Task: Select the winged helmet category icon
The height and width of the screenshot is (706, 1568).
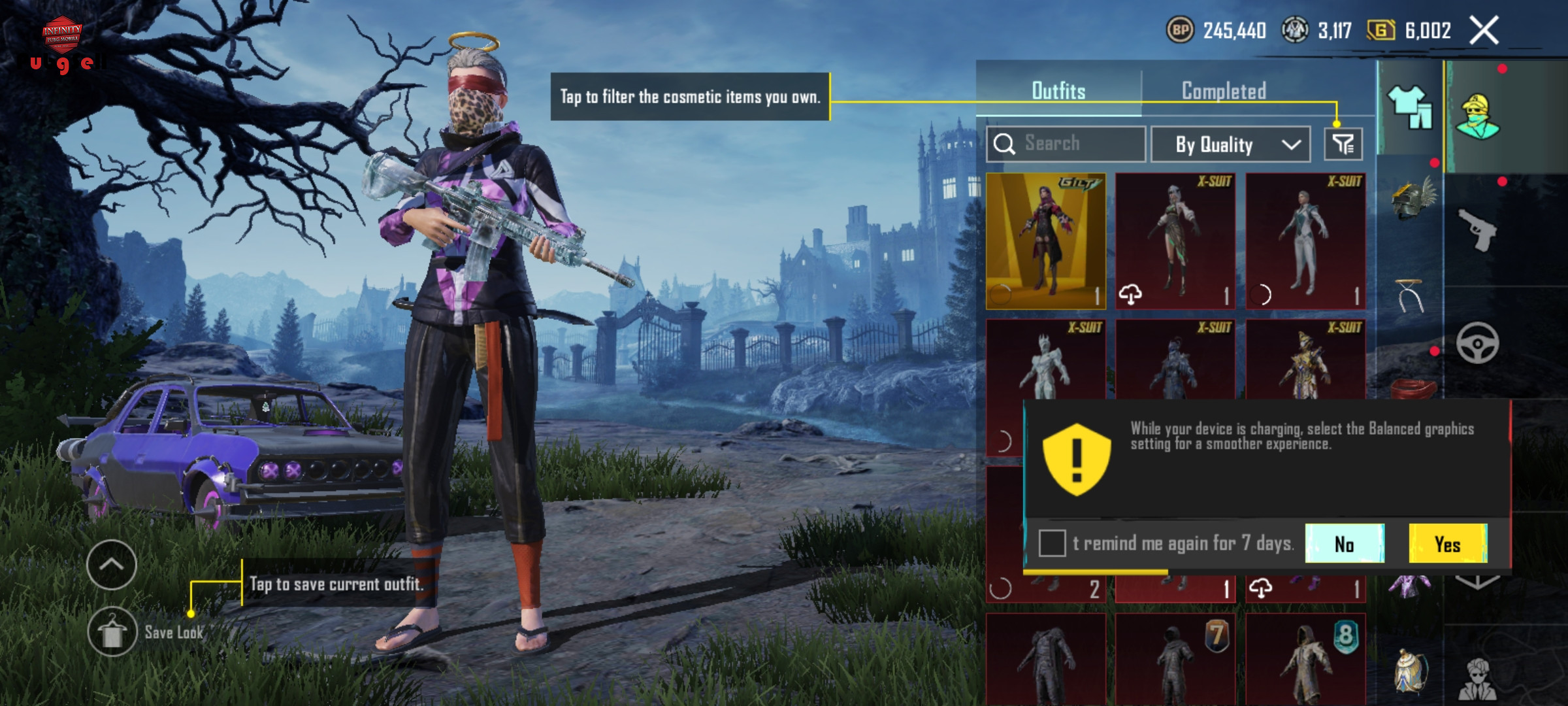Action: click(x=1413, y=200)
